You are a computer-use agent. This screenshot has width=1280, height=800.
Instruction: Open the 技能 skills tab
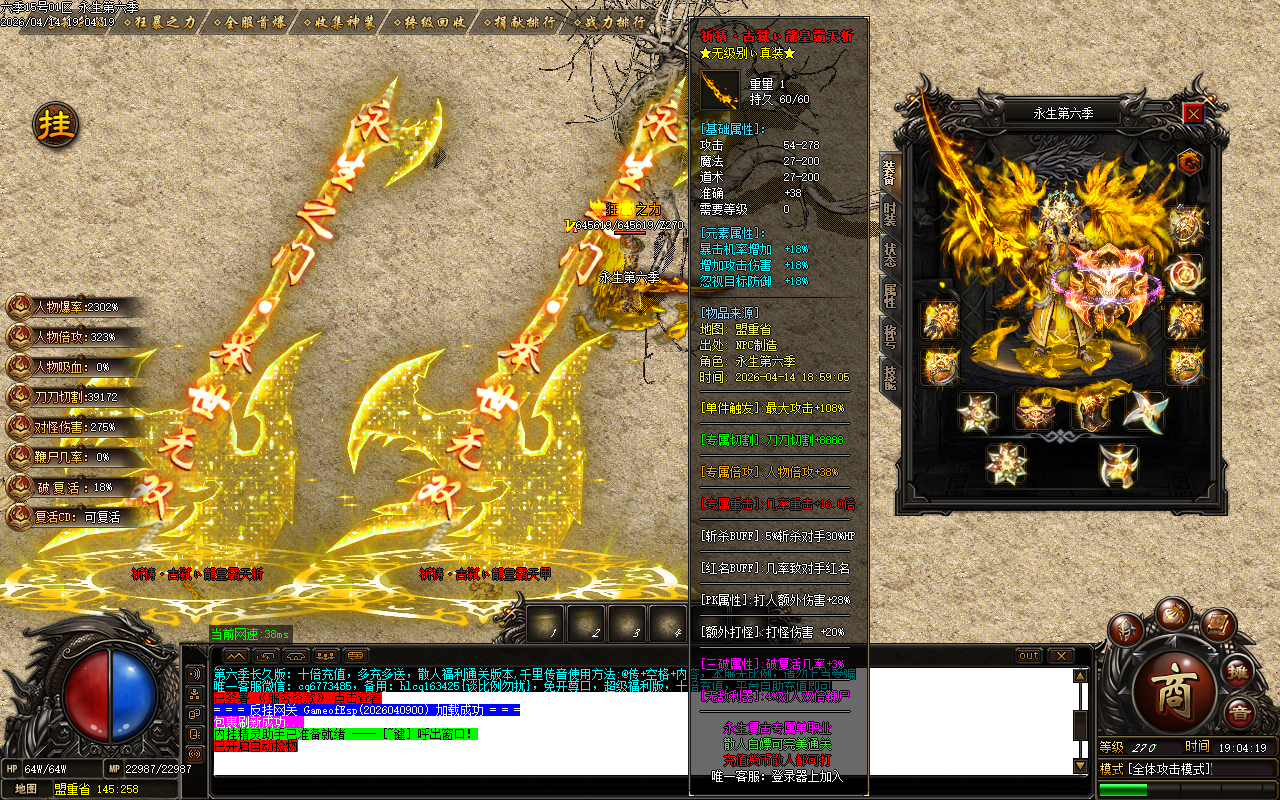[x=889, y=374]
